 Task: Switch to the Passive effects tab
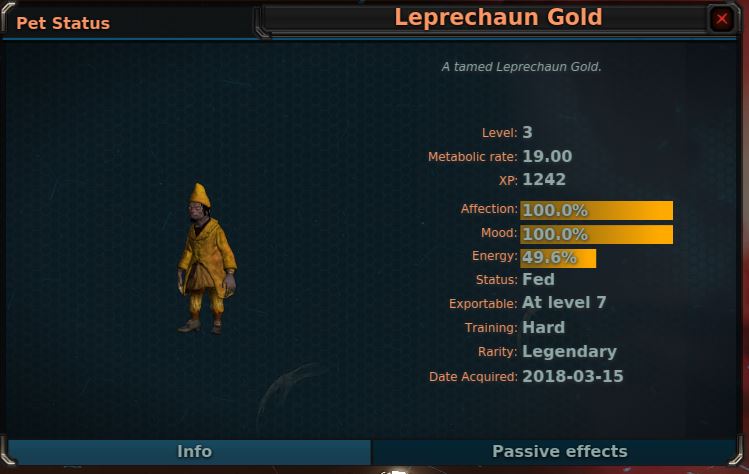pos(559,452)
